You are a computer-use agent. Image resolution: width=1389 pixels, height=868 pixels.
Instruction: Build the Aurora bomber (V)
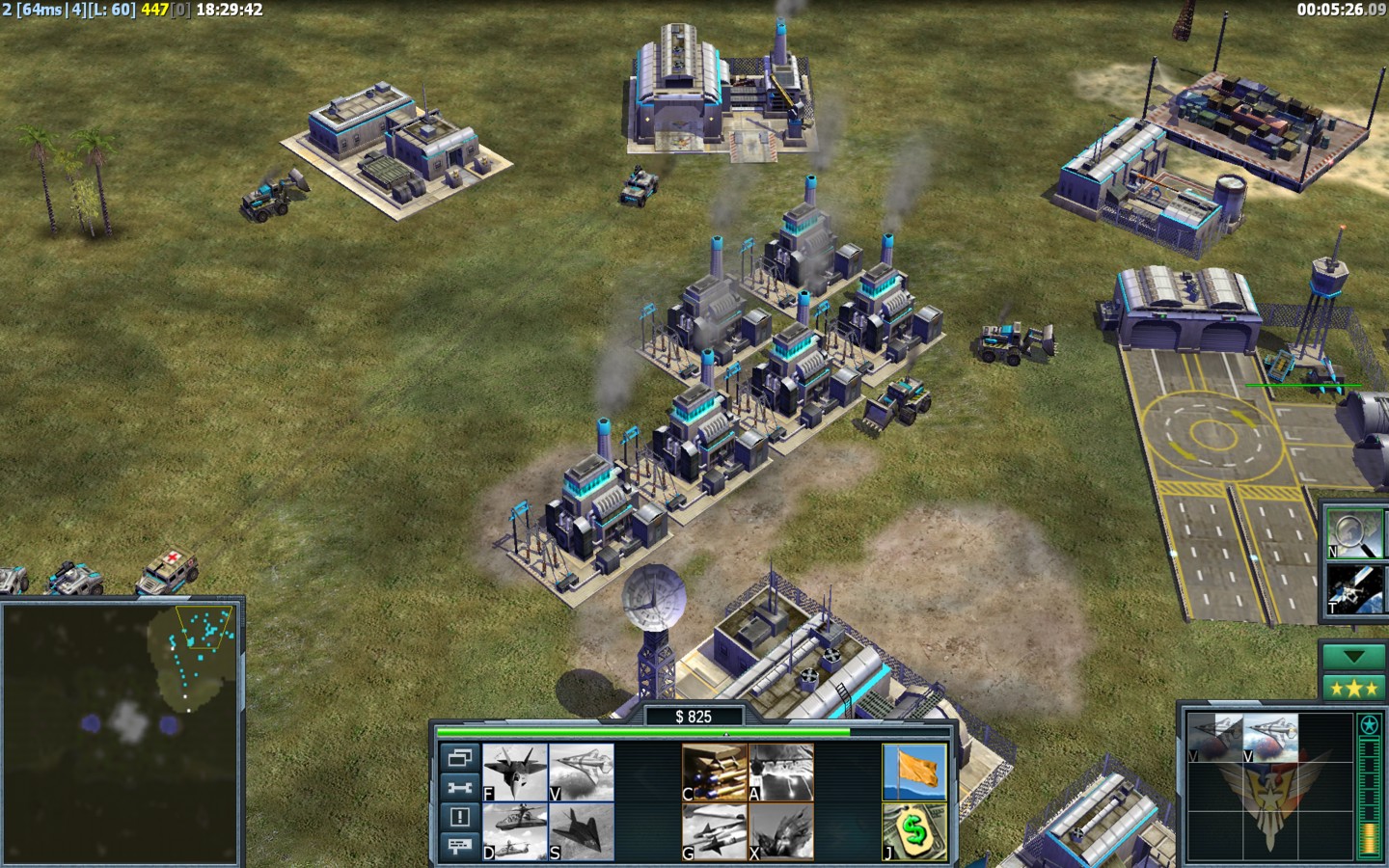582,772
